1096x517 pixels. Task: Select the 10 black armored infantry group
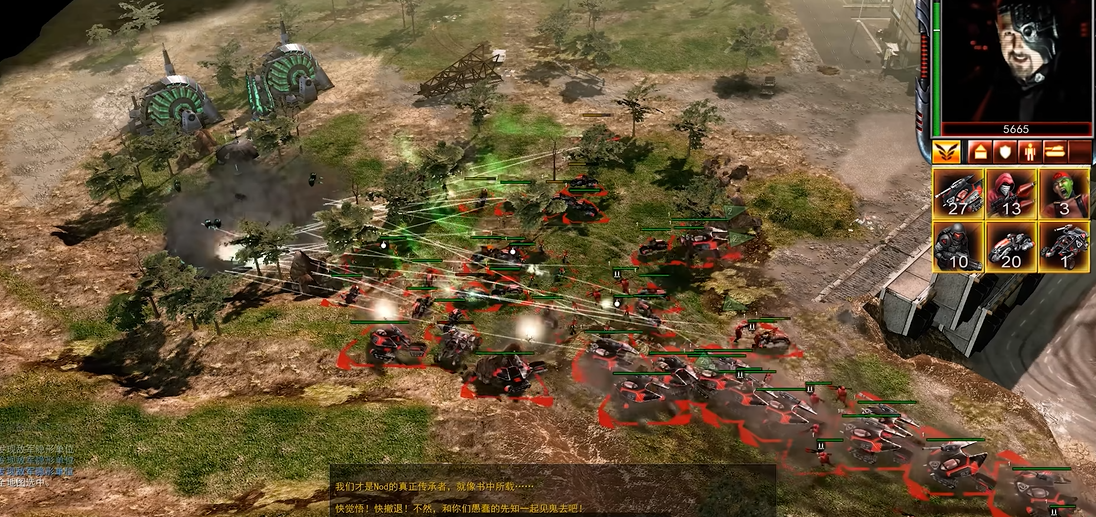click(958, 246)
